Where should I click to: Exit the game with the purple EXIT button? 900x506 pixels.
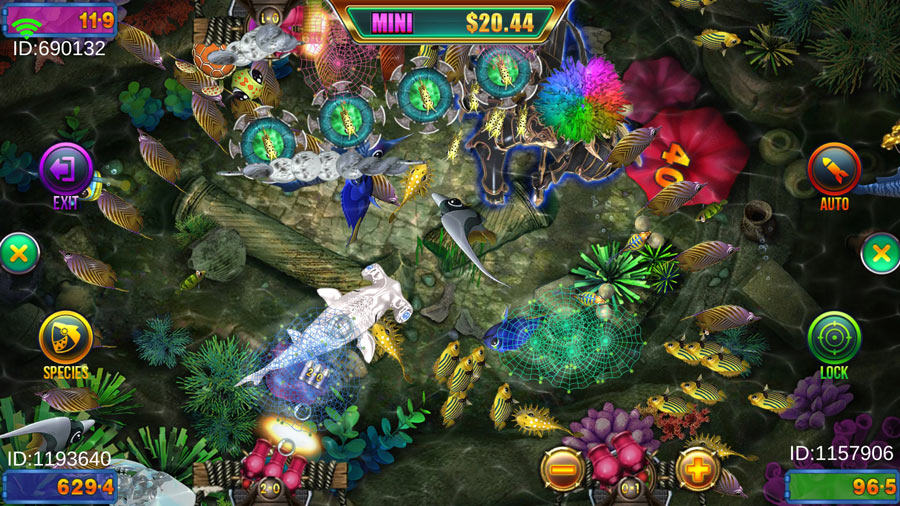coord(66,169)
